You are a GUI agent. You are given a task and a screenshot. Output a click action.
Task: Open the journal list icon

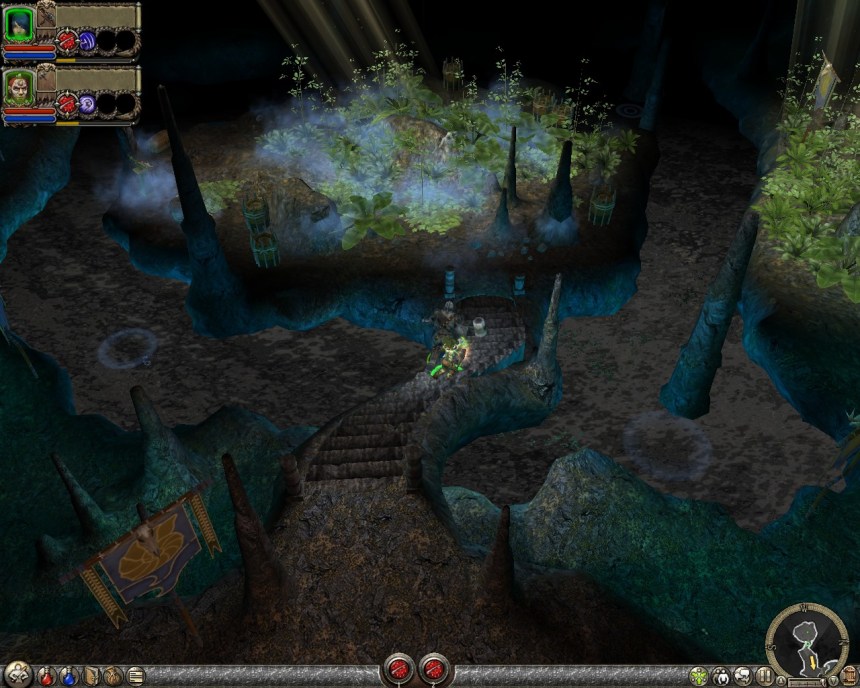point(135,675)
